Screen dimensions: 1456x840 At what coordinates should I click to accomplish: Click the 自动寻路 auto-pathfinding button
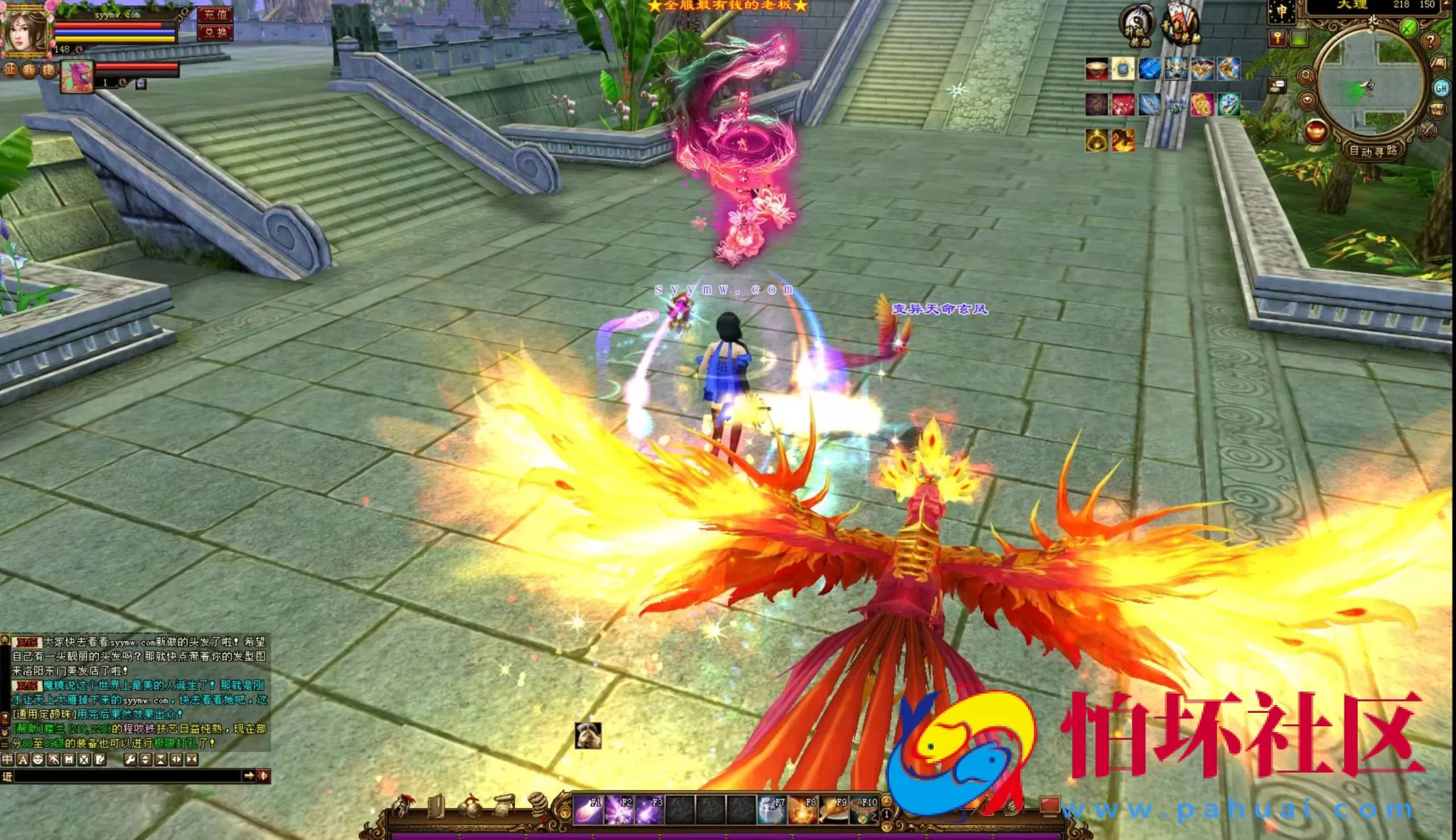pyautogui.click(x=1374, y=152)
